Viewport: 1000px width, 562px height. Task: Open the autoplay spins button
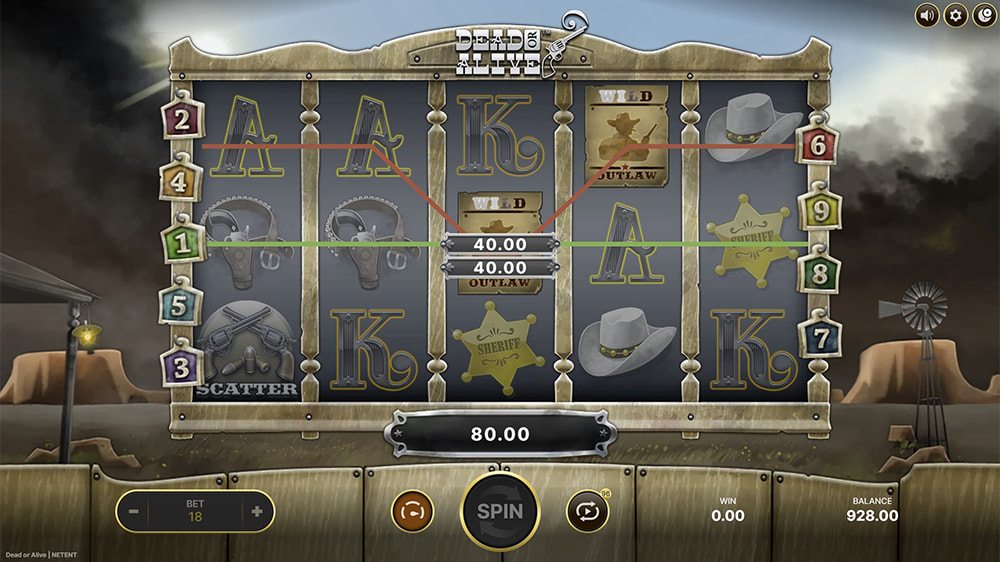pyautogui.click(x=587, y=511)
